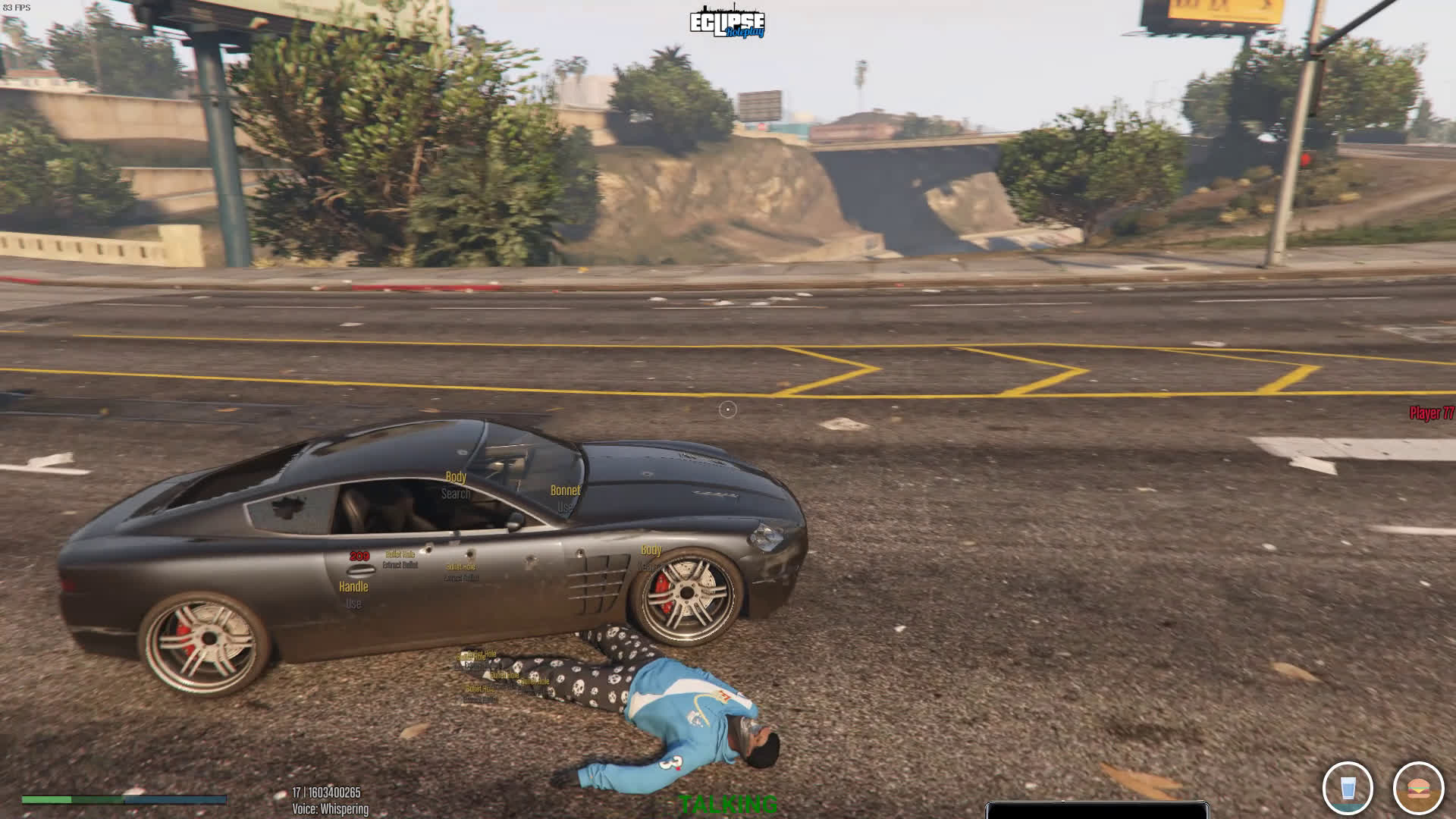The image size is (1456, 819).
Task: Open the phone peeking from the bottom edge
Action: coord(1097,810)
